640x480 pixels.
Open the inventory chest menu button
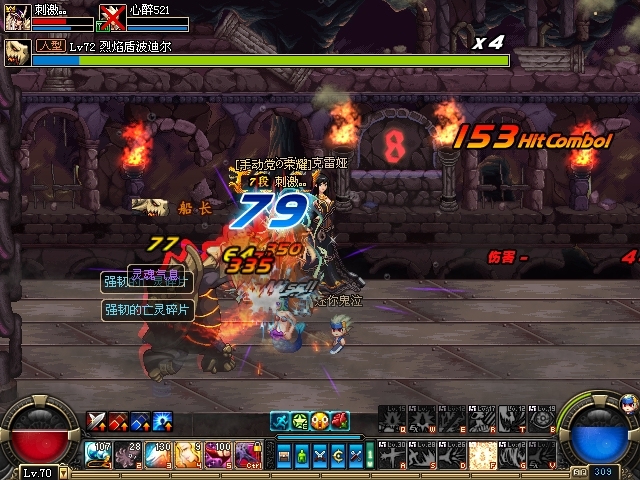pyautogui.click(x=285, y=455)
